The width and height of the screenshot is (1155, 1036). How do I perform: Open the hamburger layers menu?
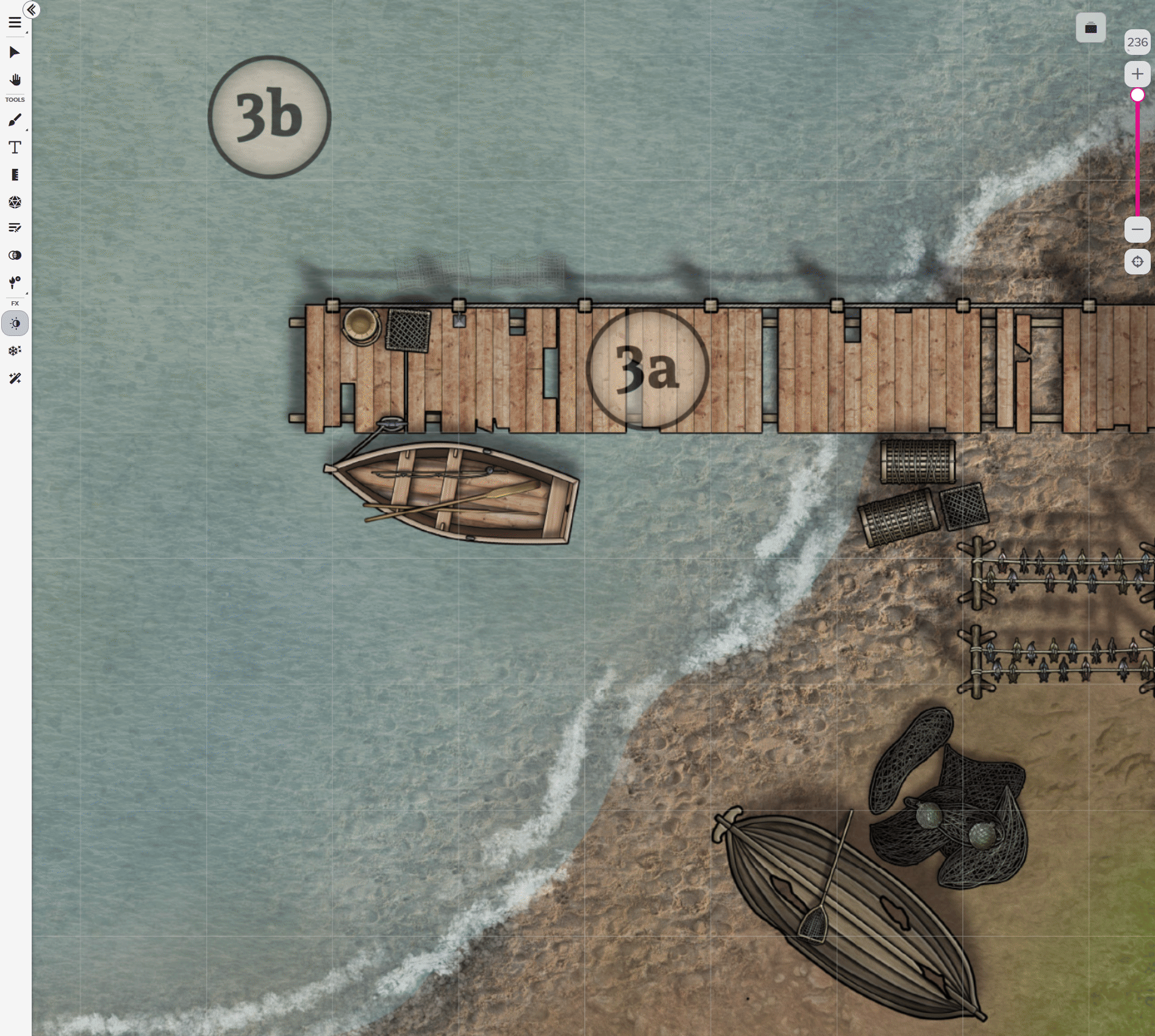[15, 23]
